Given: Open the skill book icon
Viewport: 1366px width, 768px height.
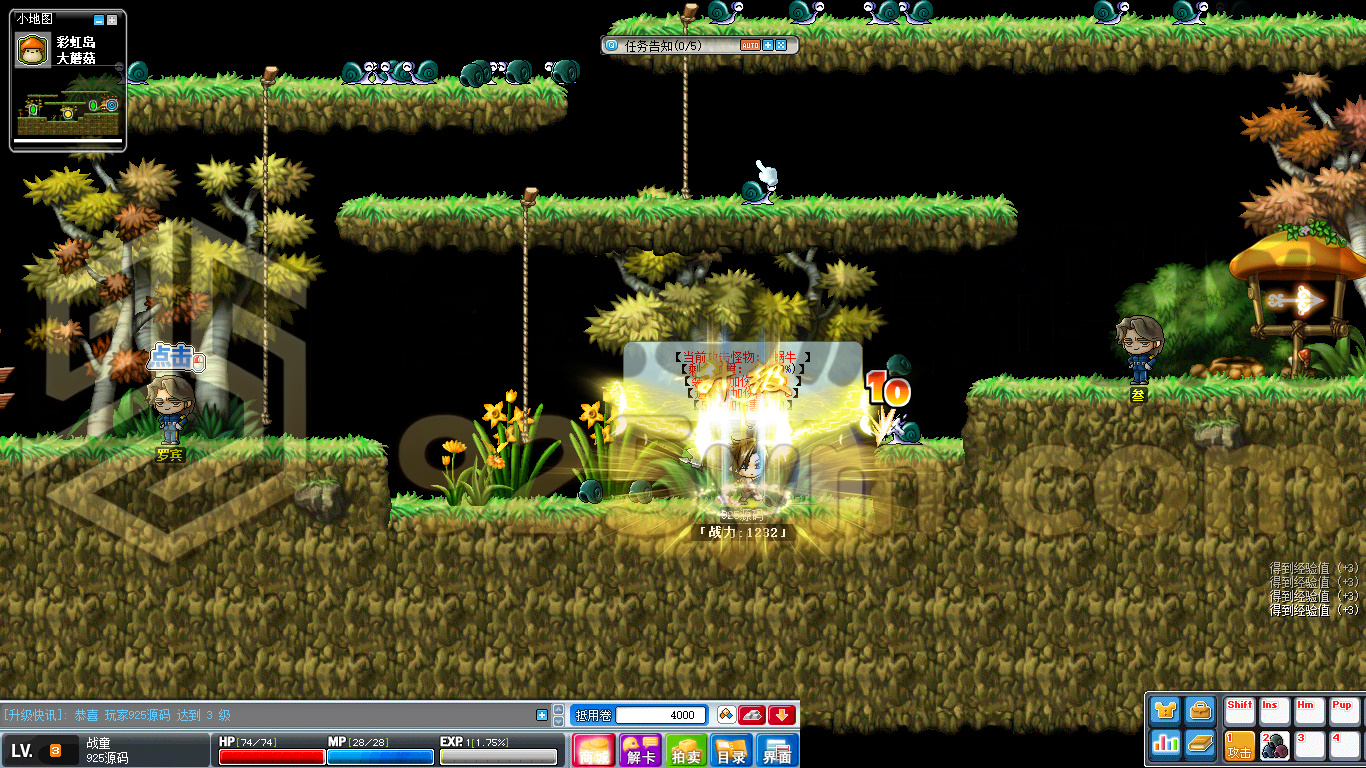Looking at the screenshot, I should pyautogui.click(x=1200, y=743).
